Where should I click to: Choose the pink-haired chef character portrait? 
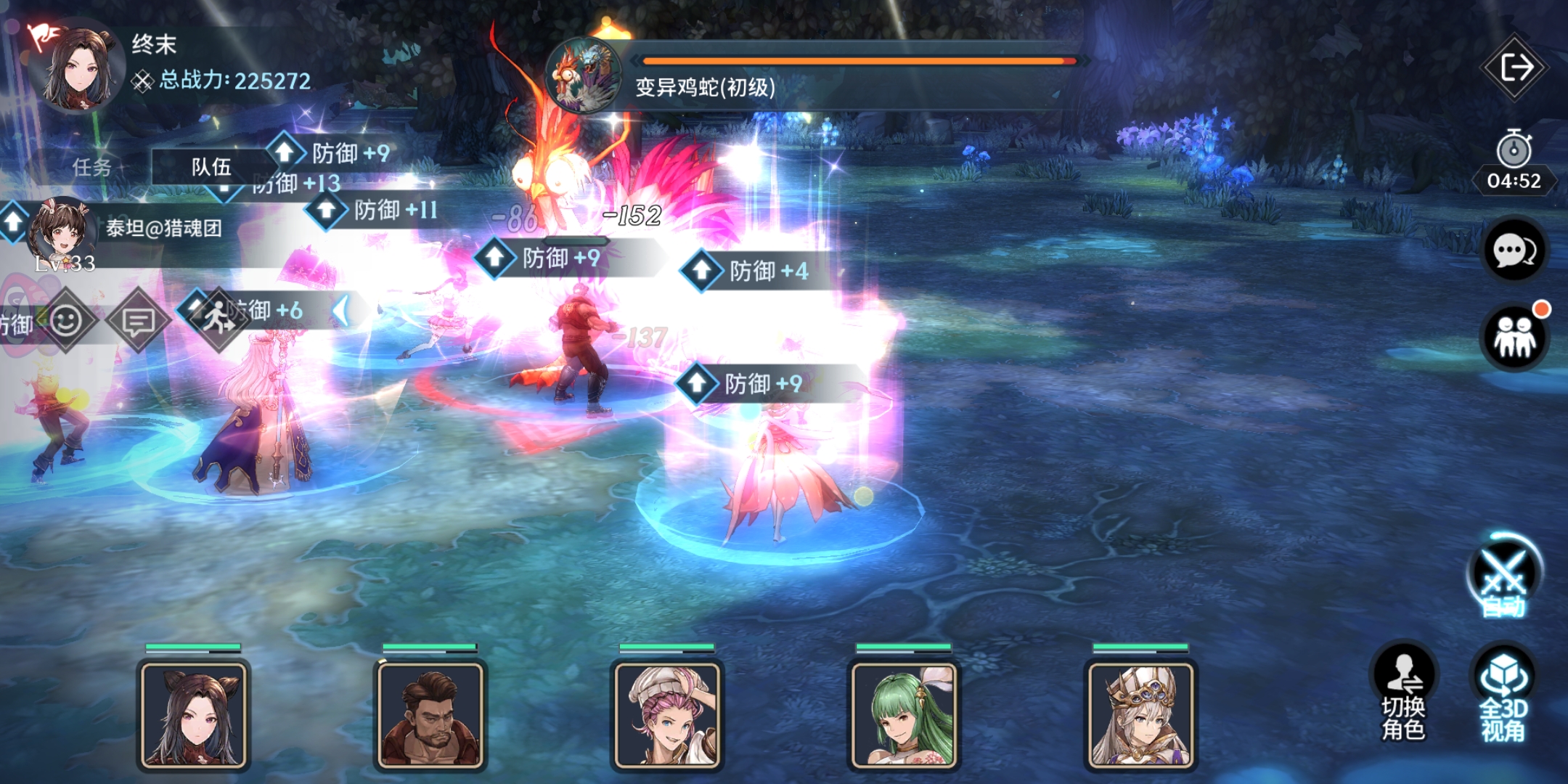667,714
